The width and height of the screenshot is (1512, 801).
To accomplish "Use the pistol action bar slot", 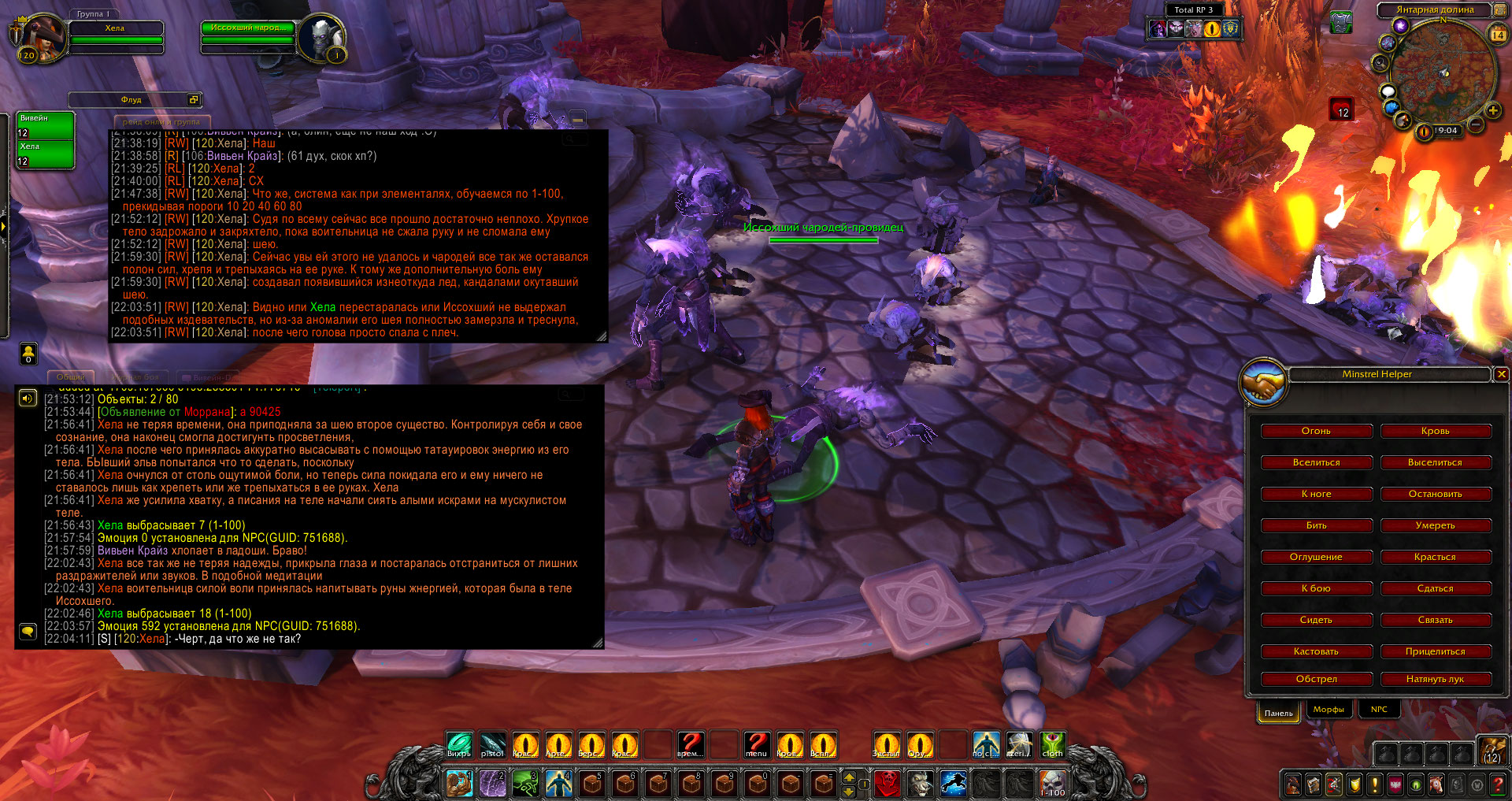I will pos(492,744).
